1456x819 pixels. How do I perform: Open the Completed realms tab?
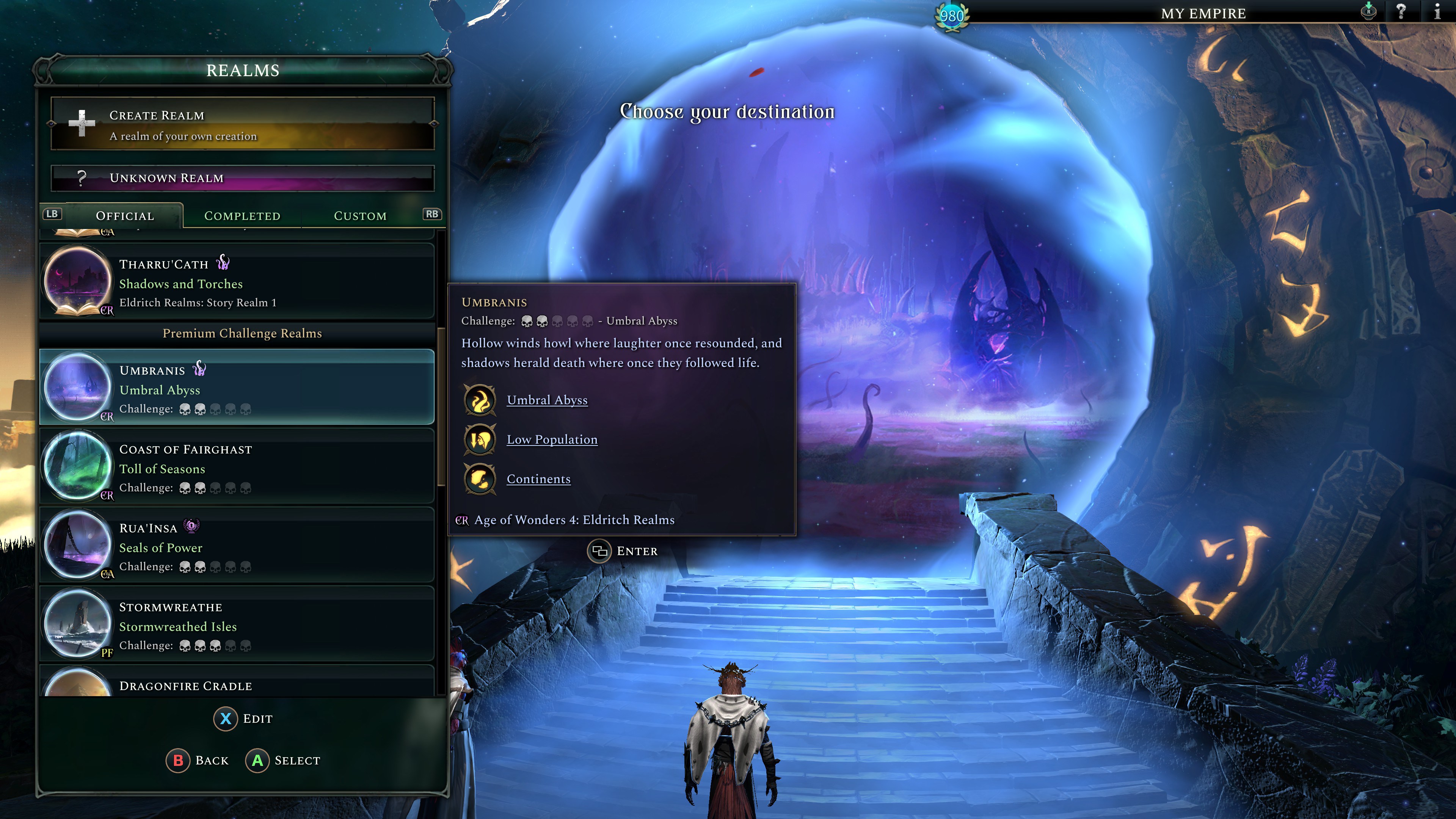[242, 216]
